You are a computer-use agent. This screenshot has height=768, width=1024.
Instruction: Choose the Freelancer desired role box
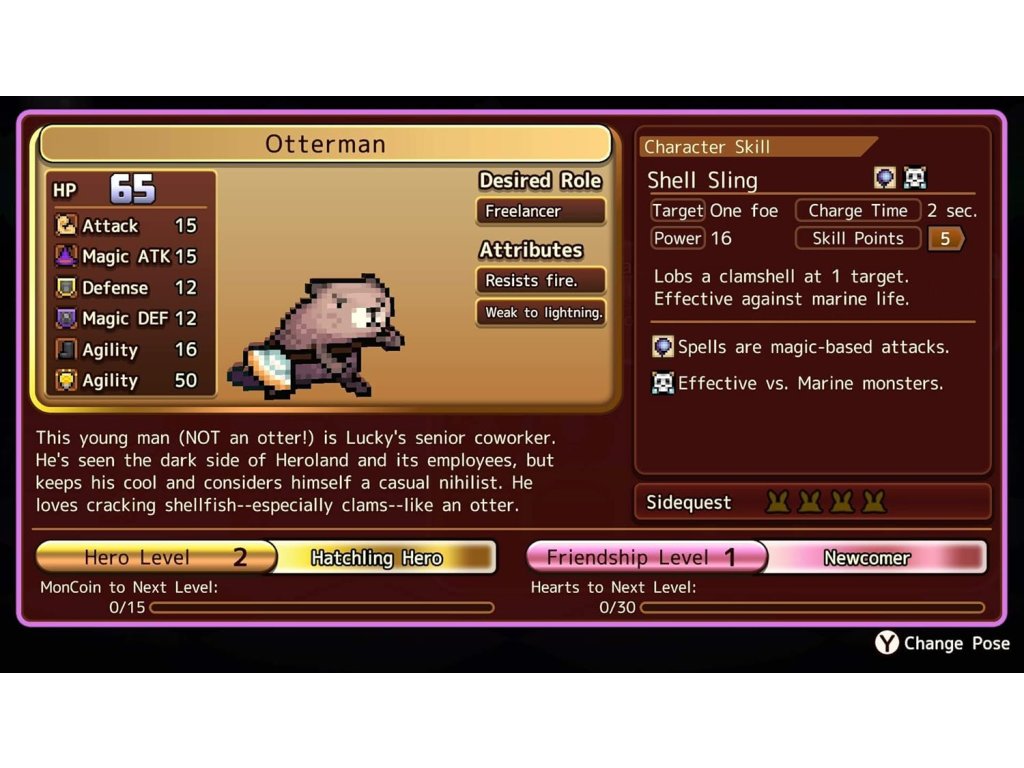coord(540,211)
